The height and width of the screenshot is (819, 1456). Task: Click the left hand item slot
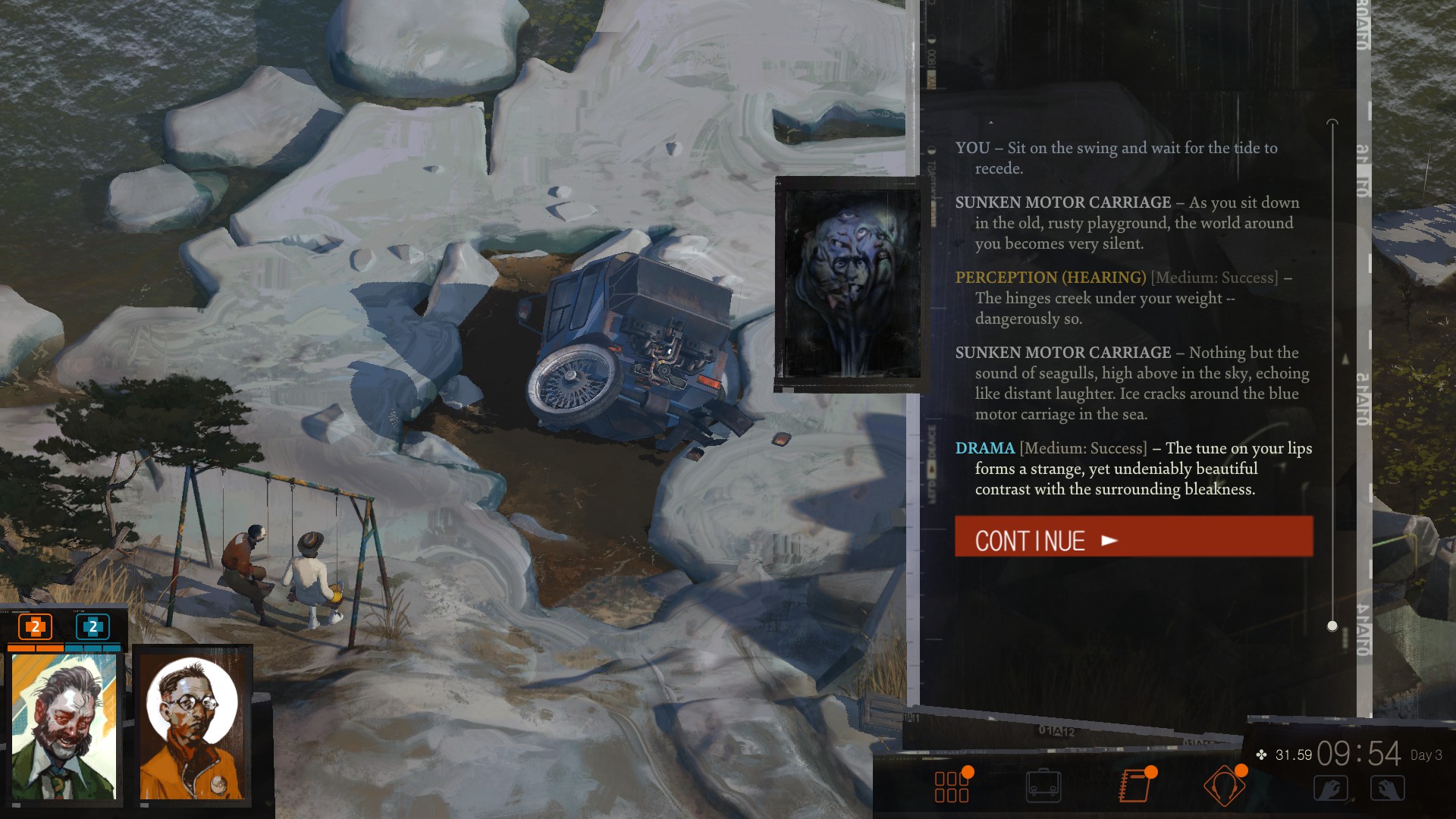(x=1330, y=789)
